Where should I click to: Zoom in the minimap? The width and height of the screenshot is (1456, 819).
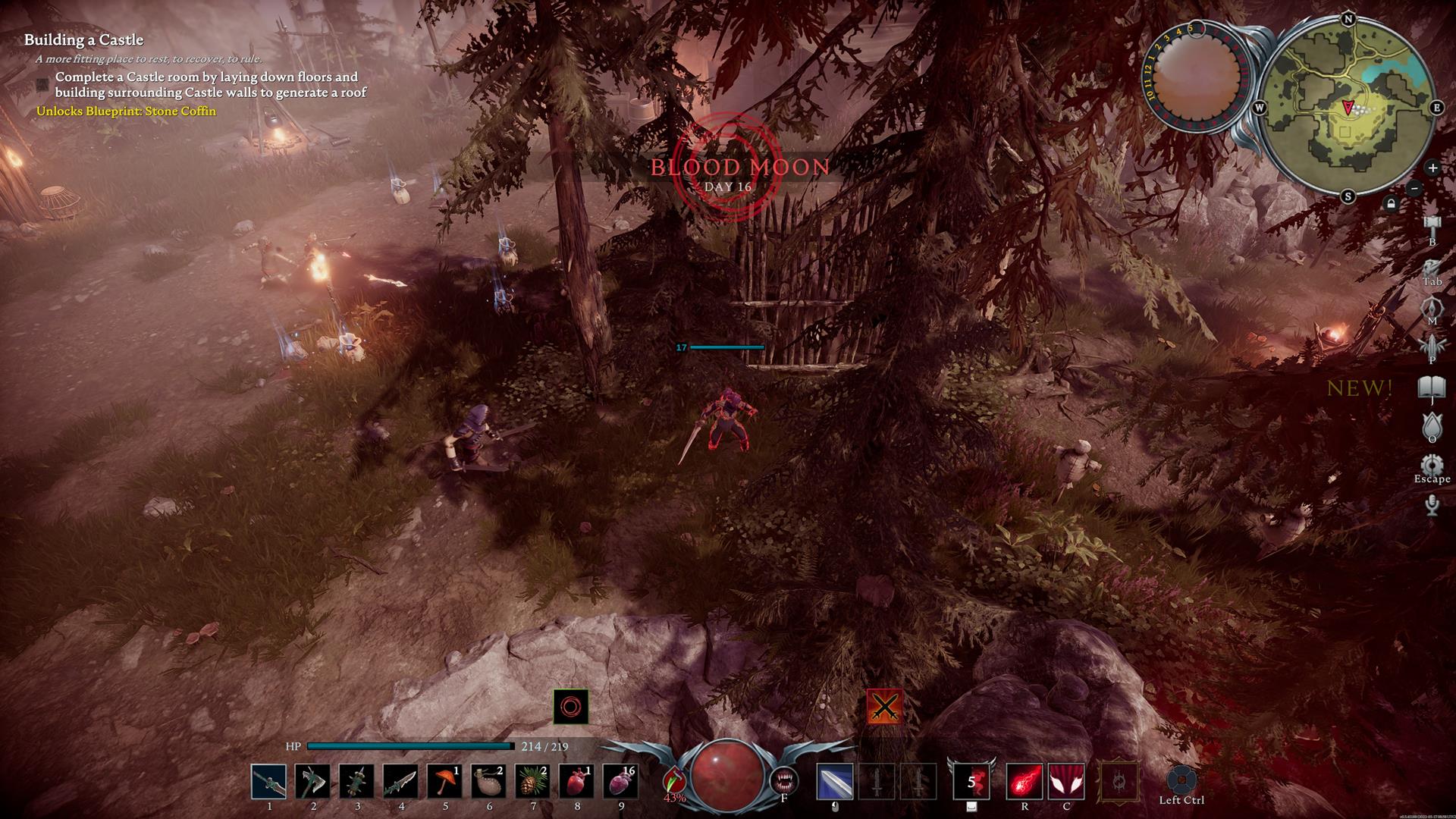click(1432, 168)
